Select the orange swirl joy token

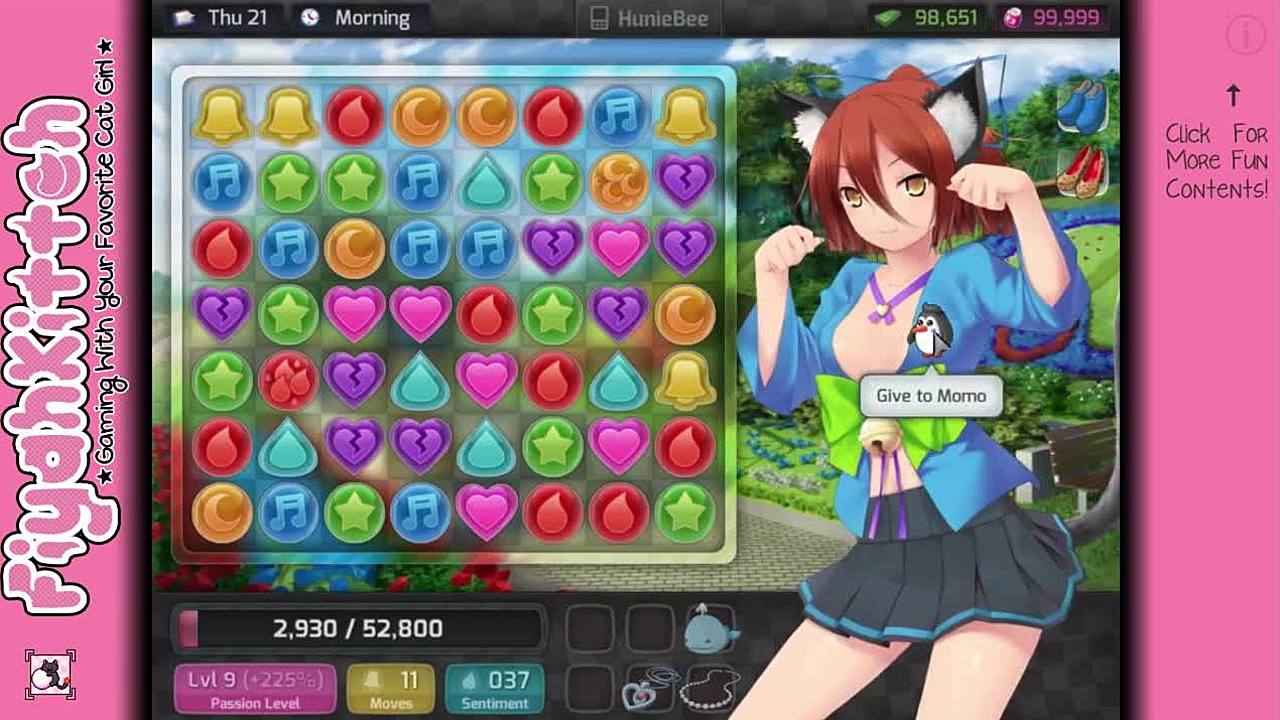(x=619, y=181)
